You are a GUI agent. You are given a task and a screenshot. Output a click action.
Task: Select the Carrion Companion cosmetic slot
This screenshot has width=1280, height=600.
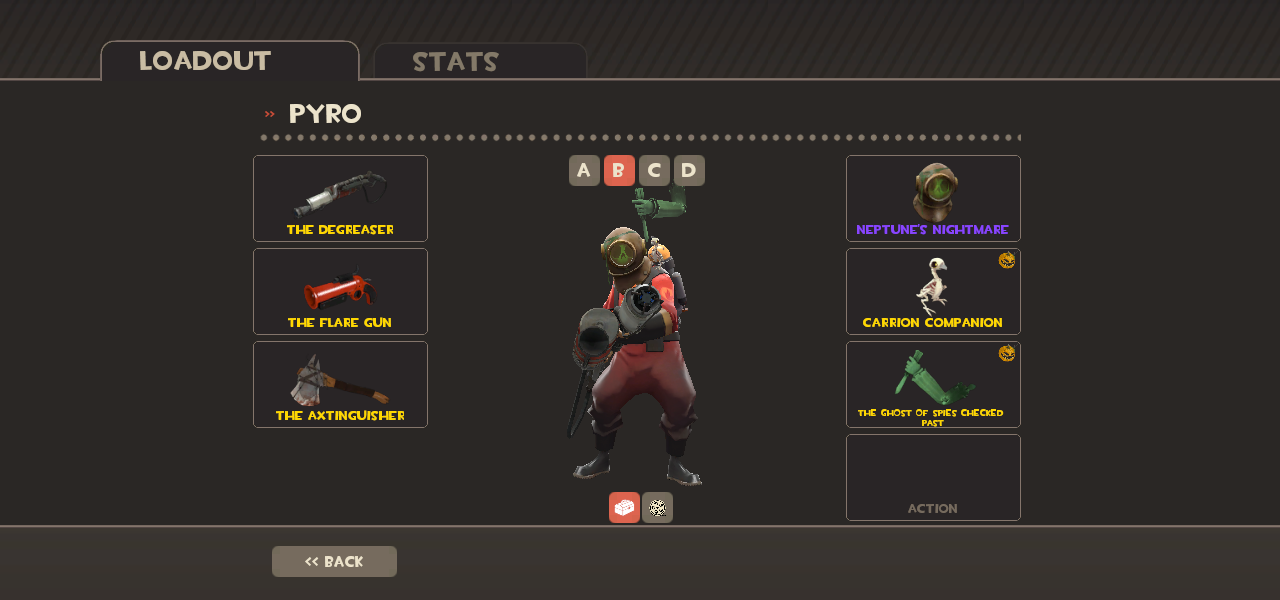click(933, 291)
